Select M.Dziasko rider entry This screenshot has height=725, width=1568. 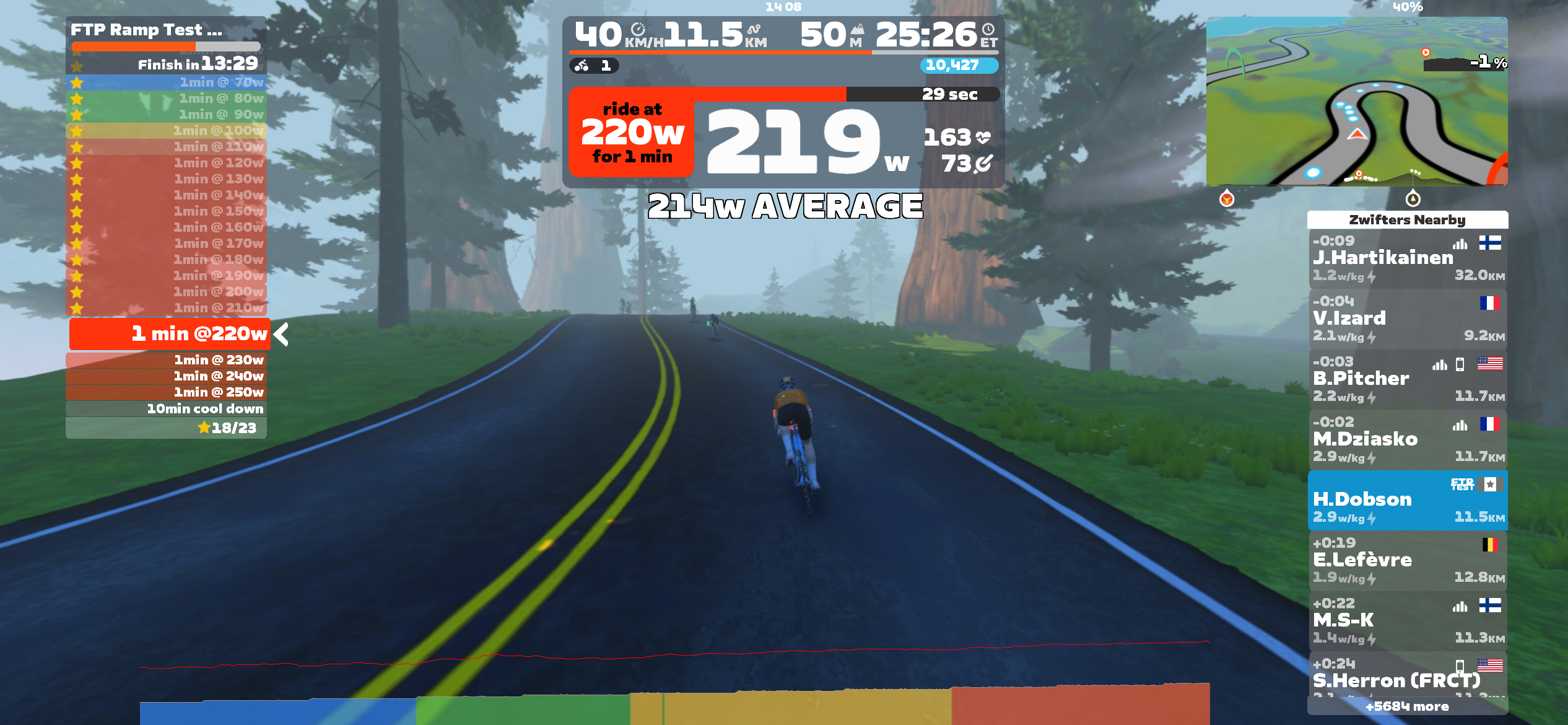[x=1407, y=439]
